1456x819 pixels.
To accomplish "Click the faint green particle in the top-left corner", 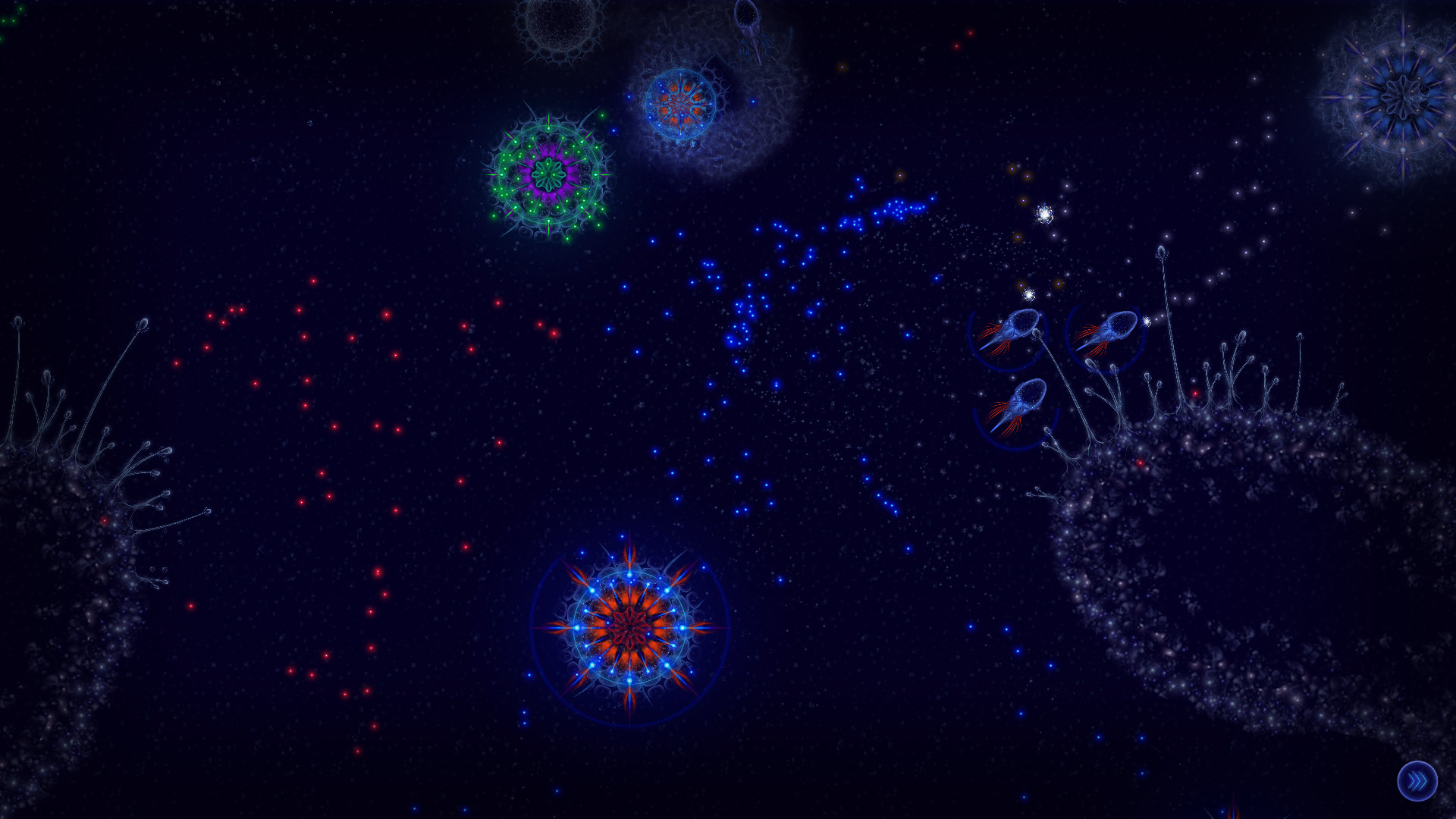I will point(20,9).
